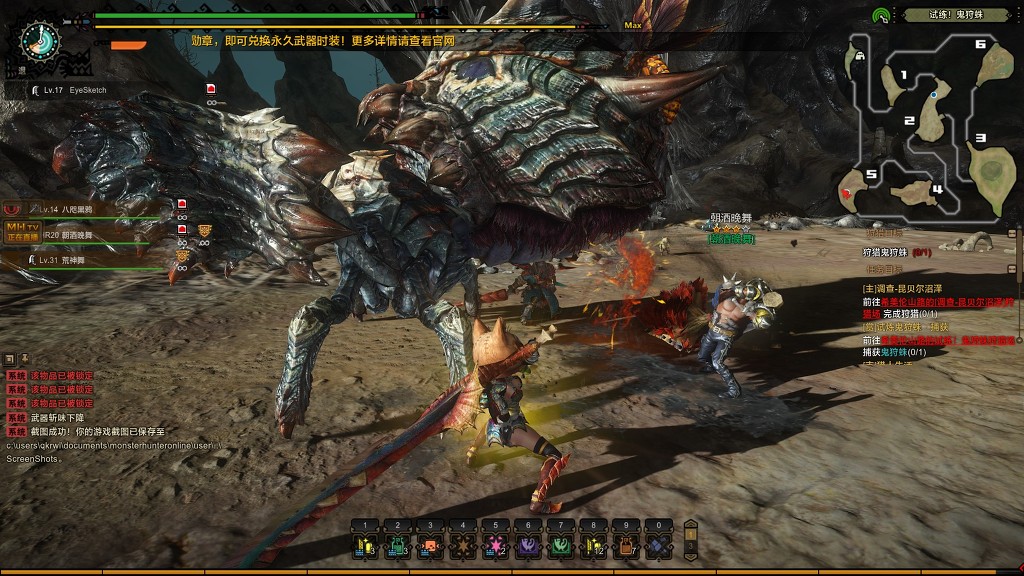Screen dimensions: 1024x576
Task: Click the chat window toggle icon
Action: (9, 358)
